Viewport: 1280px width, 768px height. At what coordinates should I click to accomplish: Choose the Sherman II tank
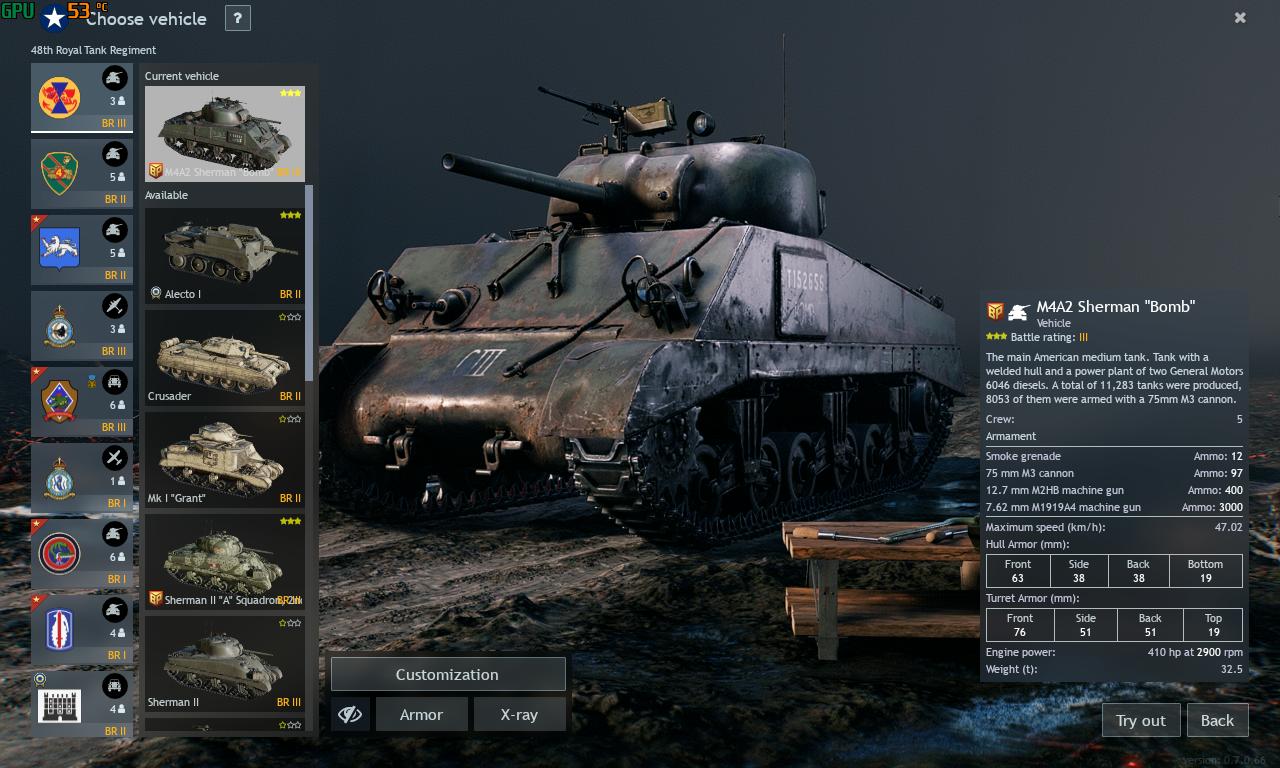pos(224,663)
